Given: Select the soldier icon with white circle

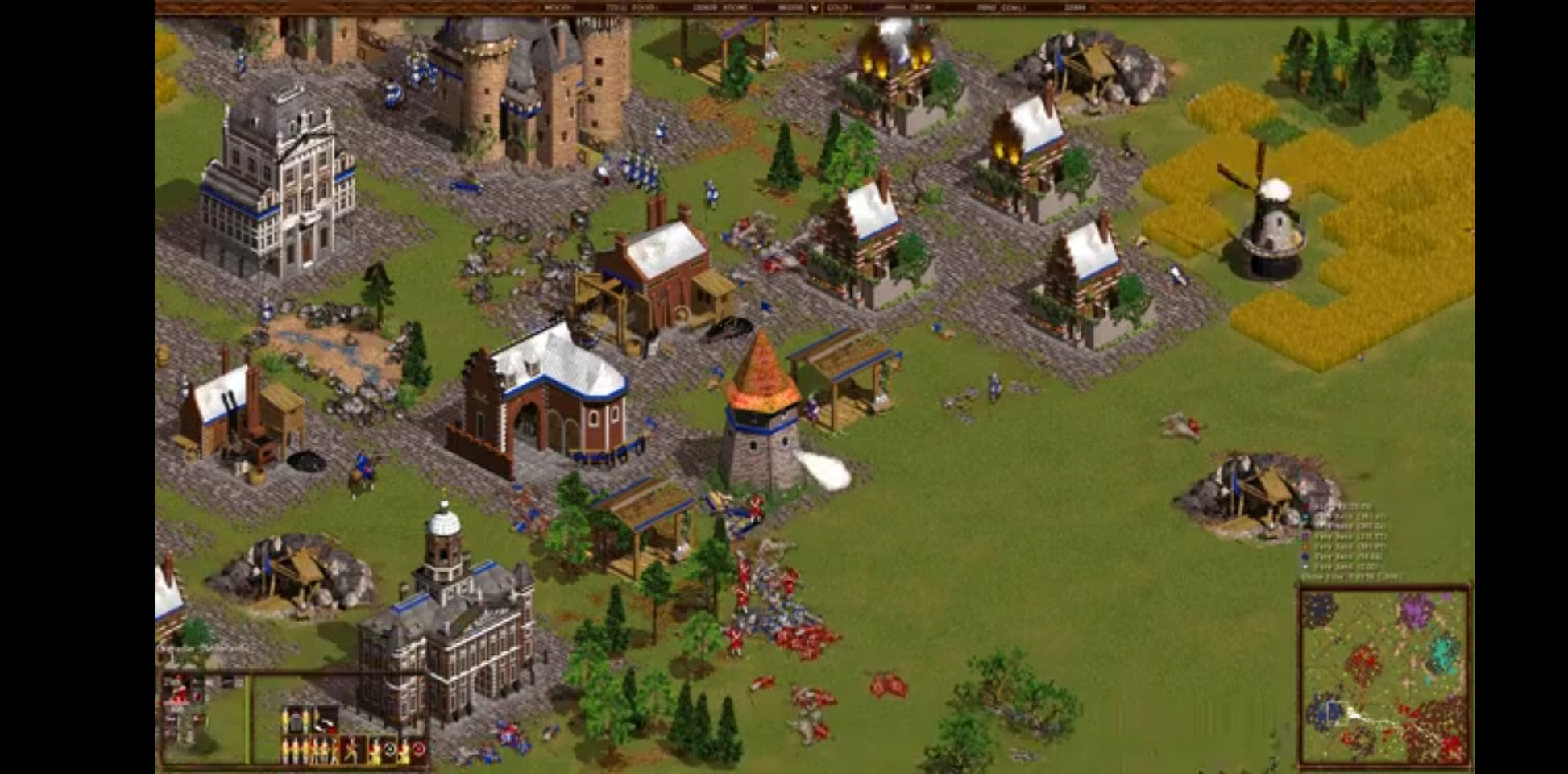Looking at the screenshot, I should [389, 750].
